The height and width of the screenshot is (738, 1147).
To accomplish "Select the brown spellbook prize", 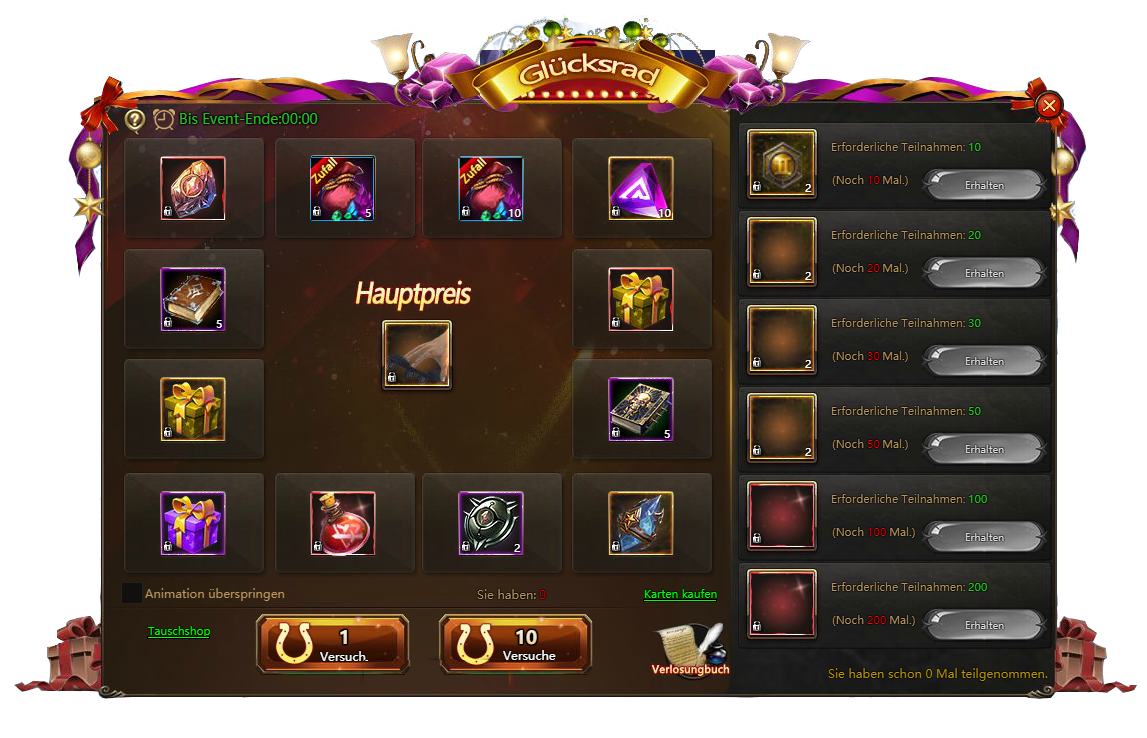I will (193, 299).
